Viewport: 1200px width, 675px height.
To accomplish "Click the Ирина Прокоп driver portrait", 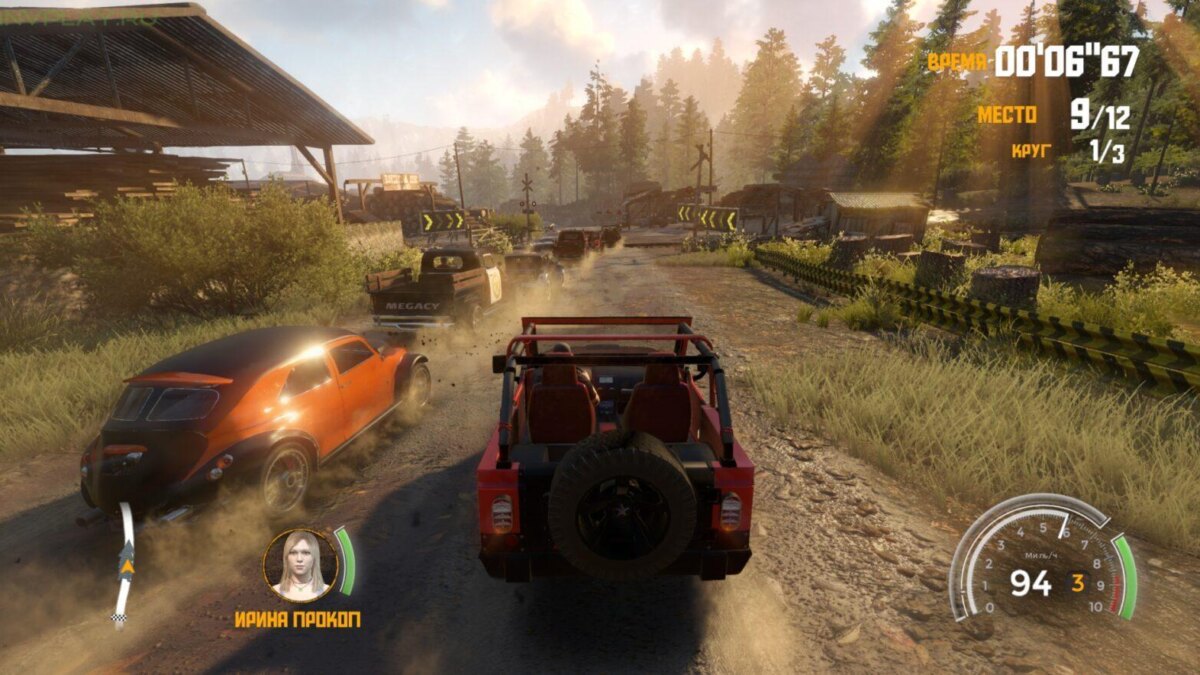I will tap(300, 565).
